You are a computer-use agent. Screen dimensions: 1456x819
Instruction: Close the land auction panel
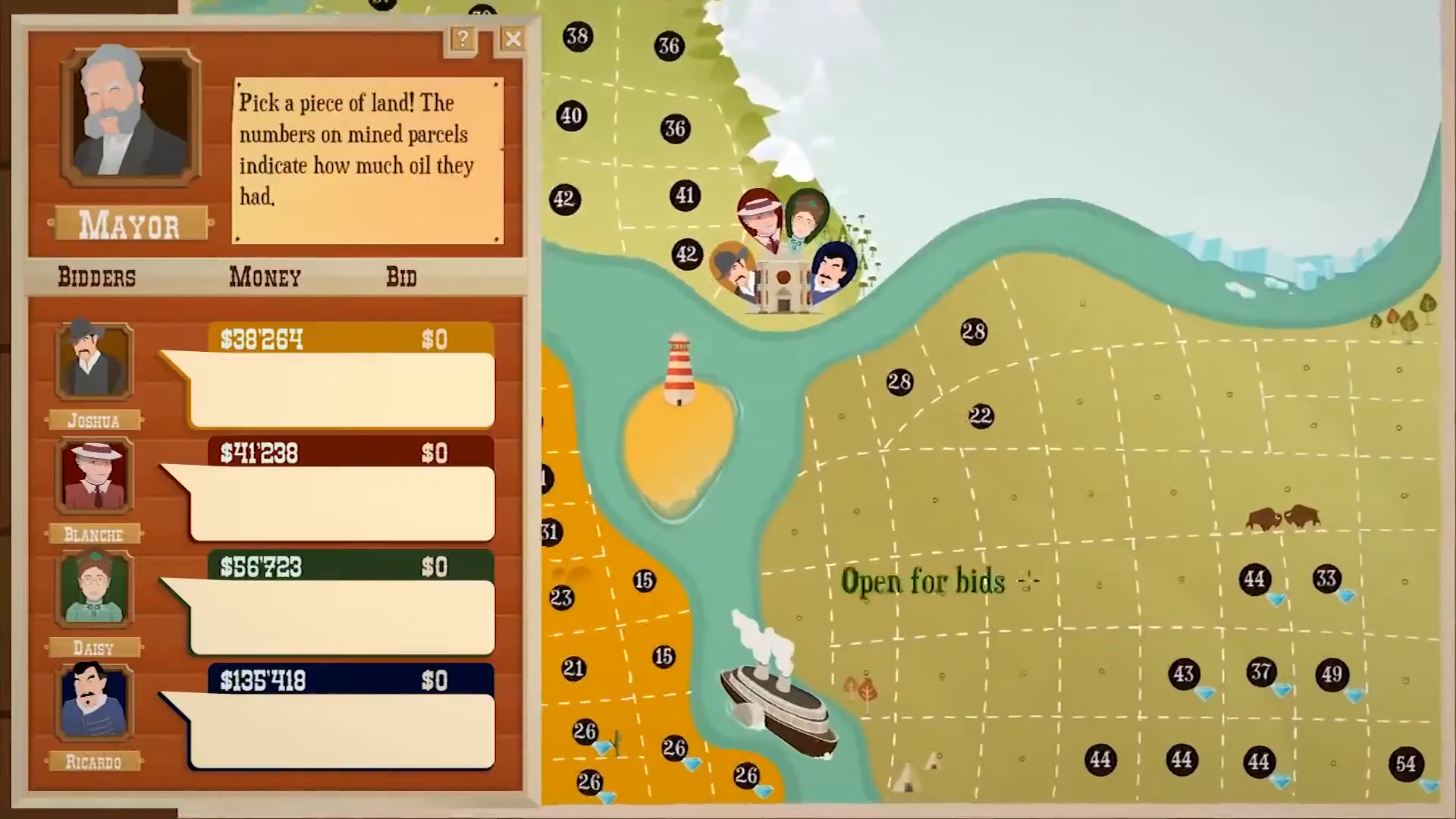pyautogui.click(x=513, y=39)
